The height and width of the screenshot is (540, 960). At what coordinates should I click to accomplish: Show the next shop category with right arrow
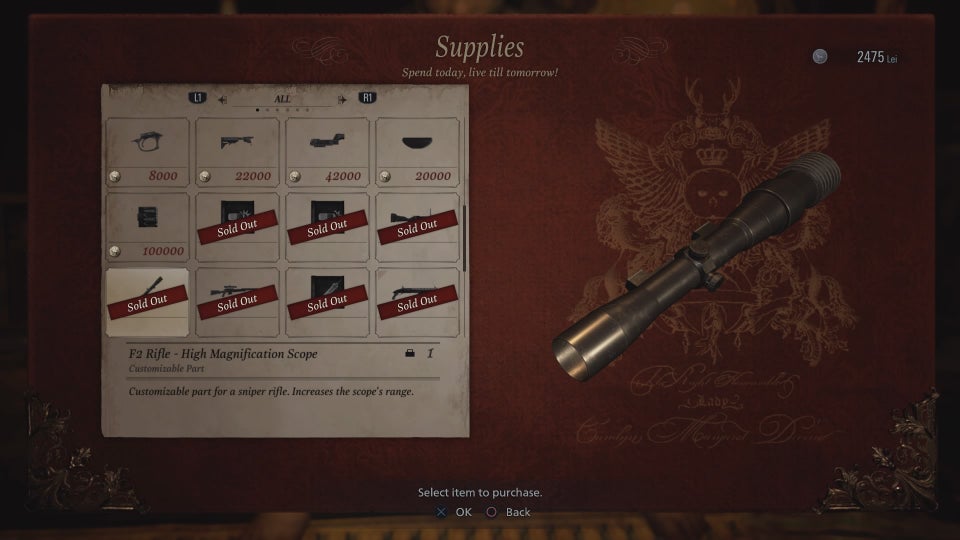coord(342,99)
